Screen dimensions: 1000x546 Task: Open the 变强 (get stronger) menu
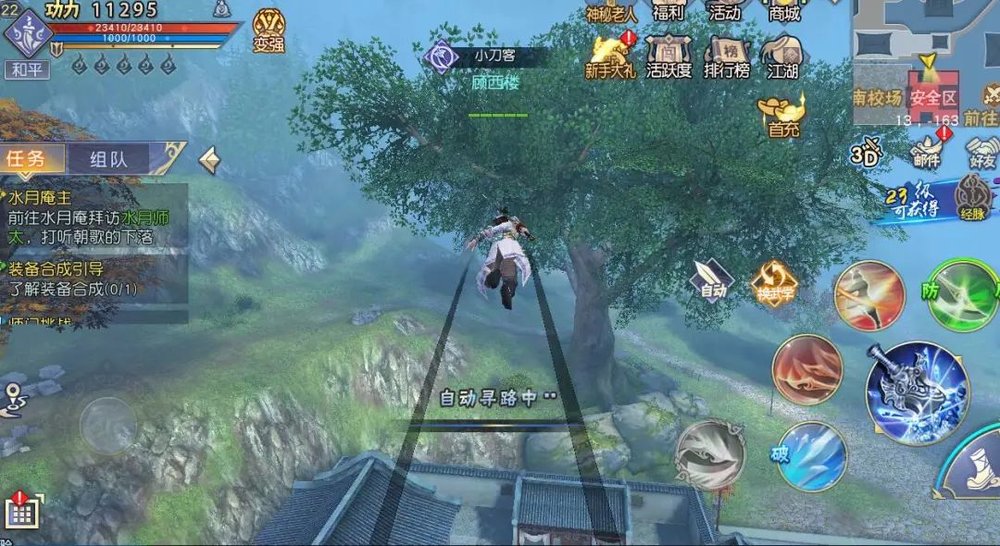pyautogui.click(x=268, y=29)
